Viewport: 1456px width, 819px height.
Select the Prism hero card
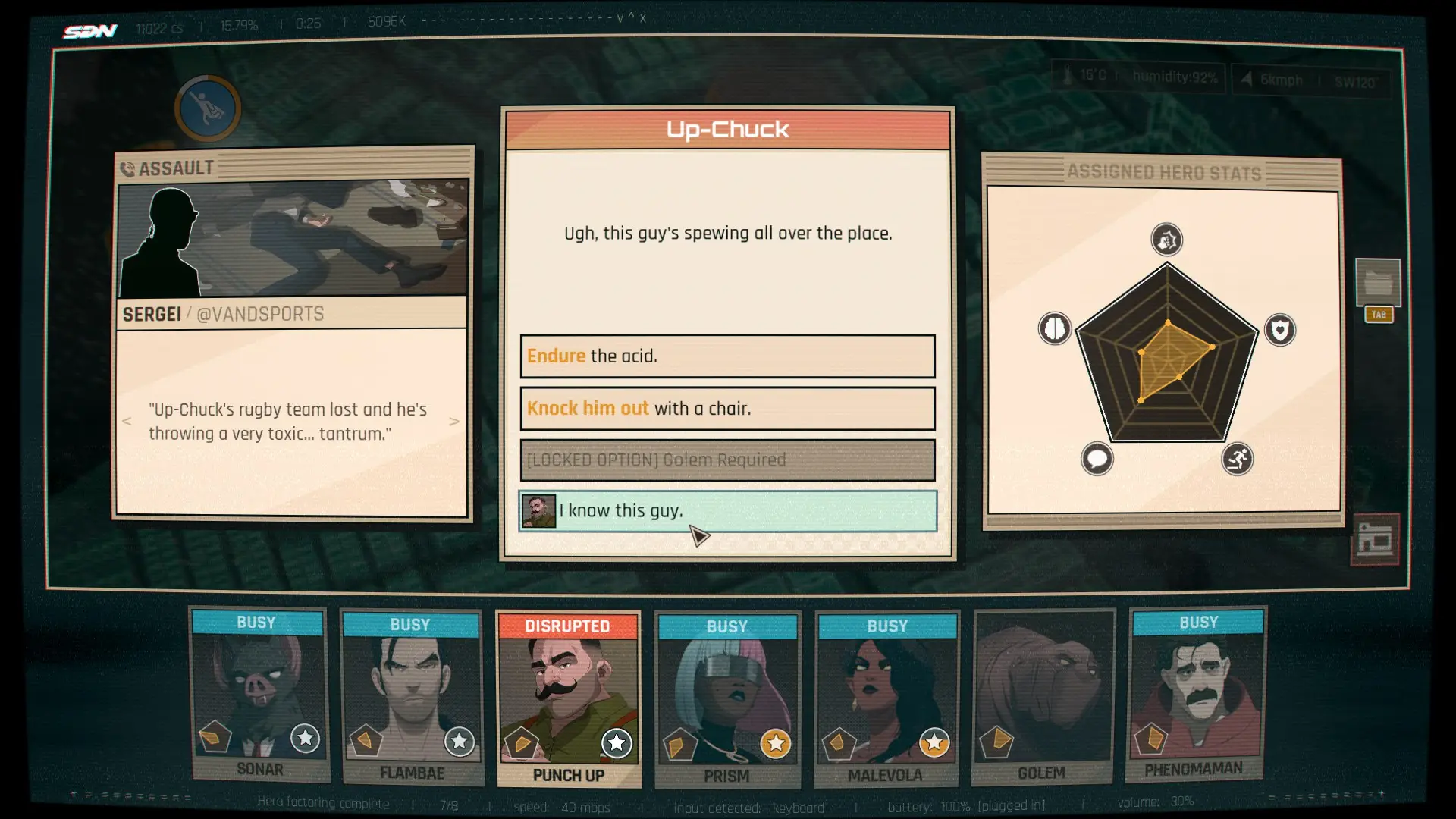tap(726, 699)
